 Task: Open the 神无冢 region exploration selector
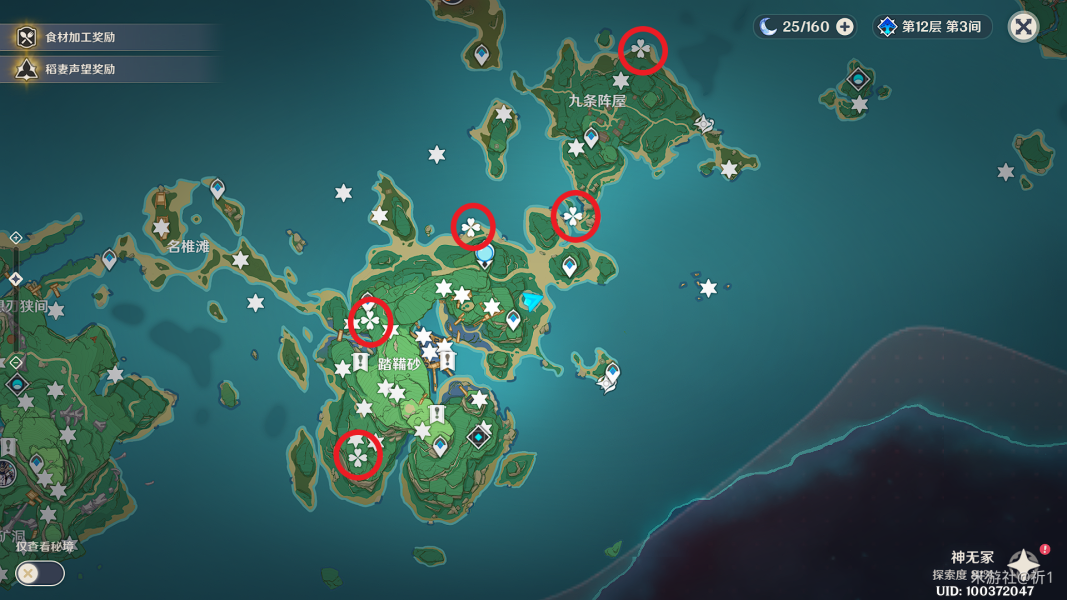tap(1022, 565)
